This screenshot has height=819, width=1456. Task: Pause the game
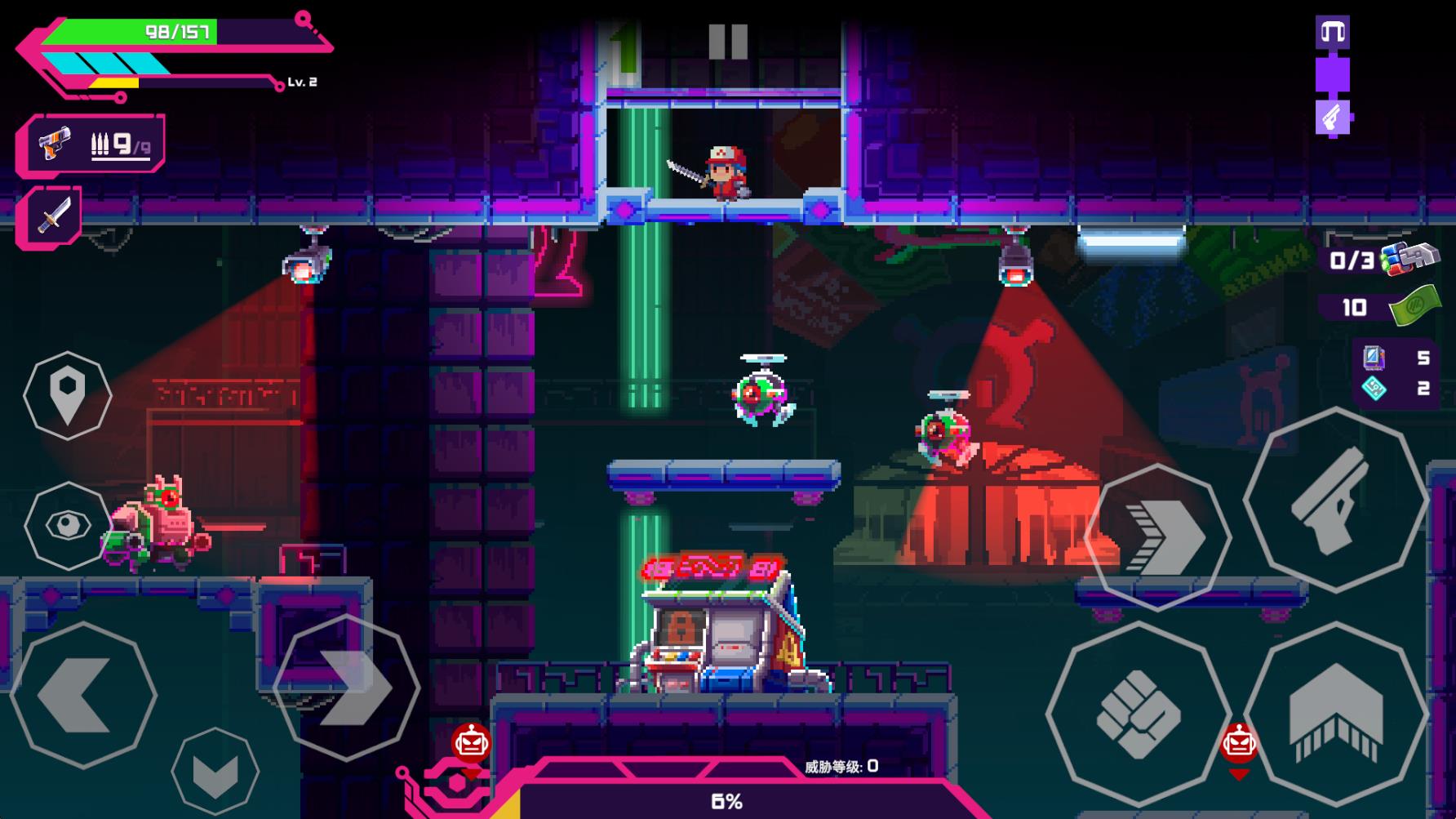click(727, 41)
